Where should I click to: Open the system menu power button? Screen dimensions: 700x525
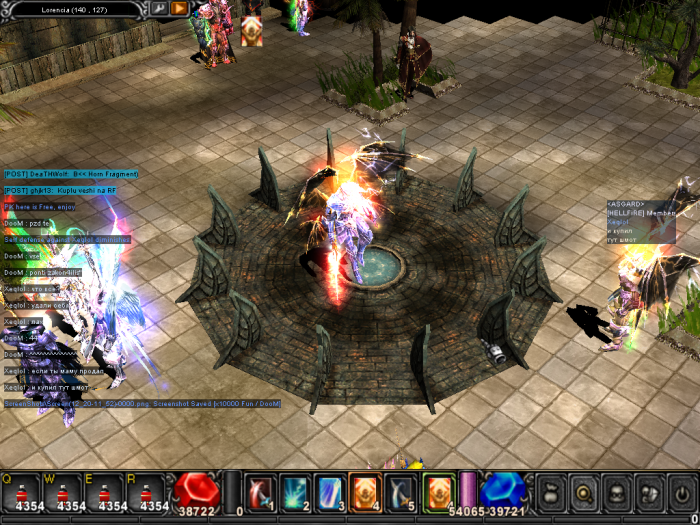tap(683, 492)
